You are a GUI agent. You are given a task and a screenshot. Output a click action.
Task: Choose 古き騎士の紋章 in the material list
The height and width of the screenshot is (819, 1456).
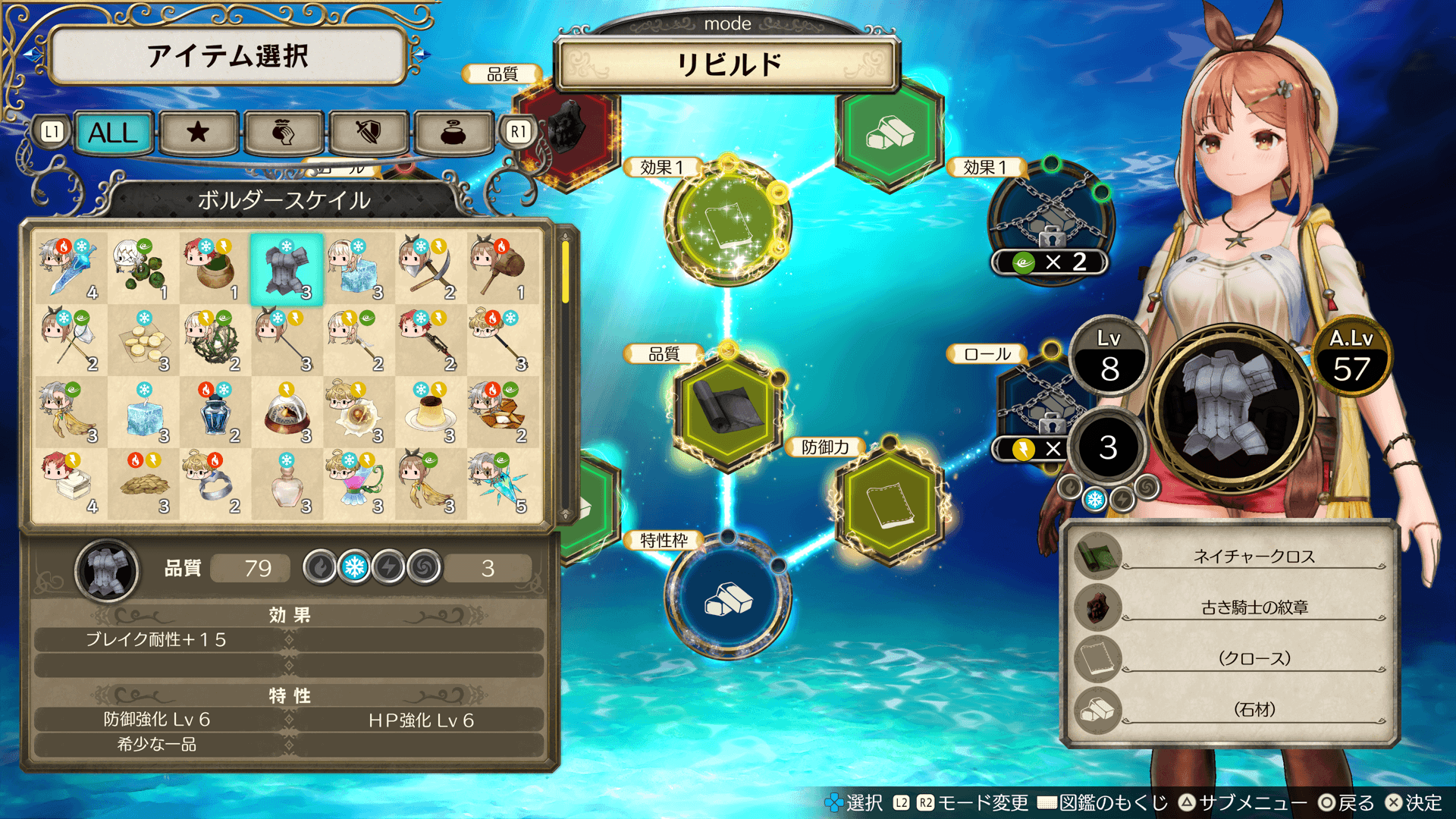tap(1254, 607)
